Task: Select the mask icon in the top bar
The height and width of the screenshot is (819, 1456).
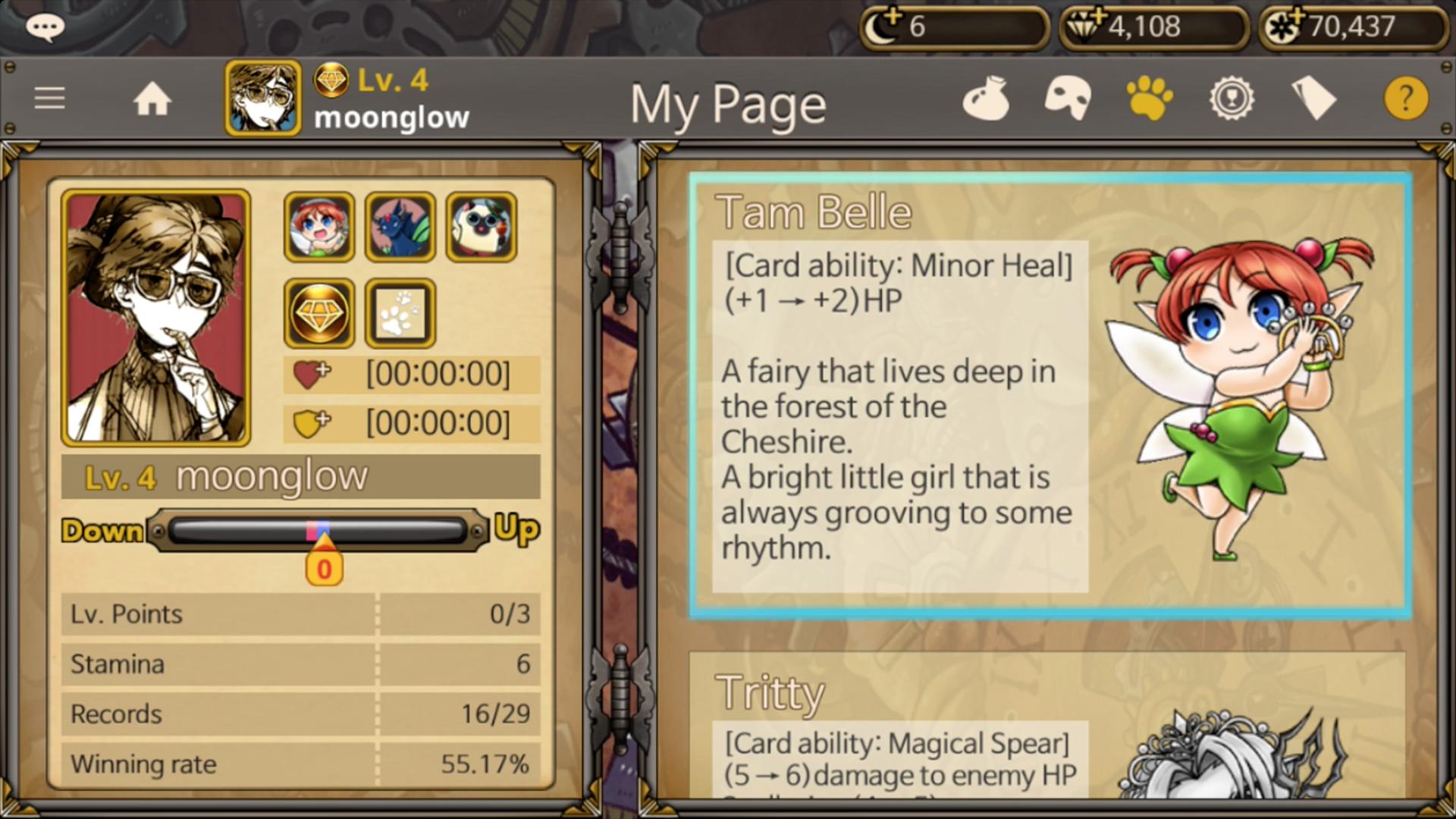Action: 1067,99
